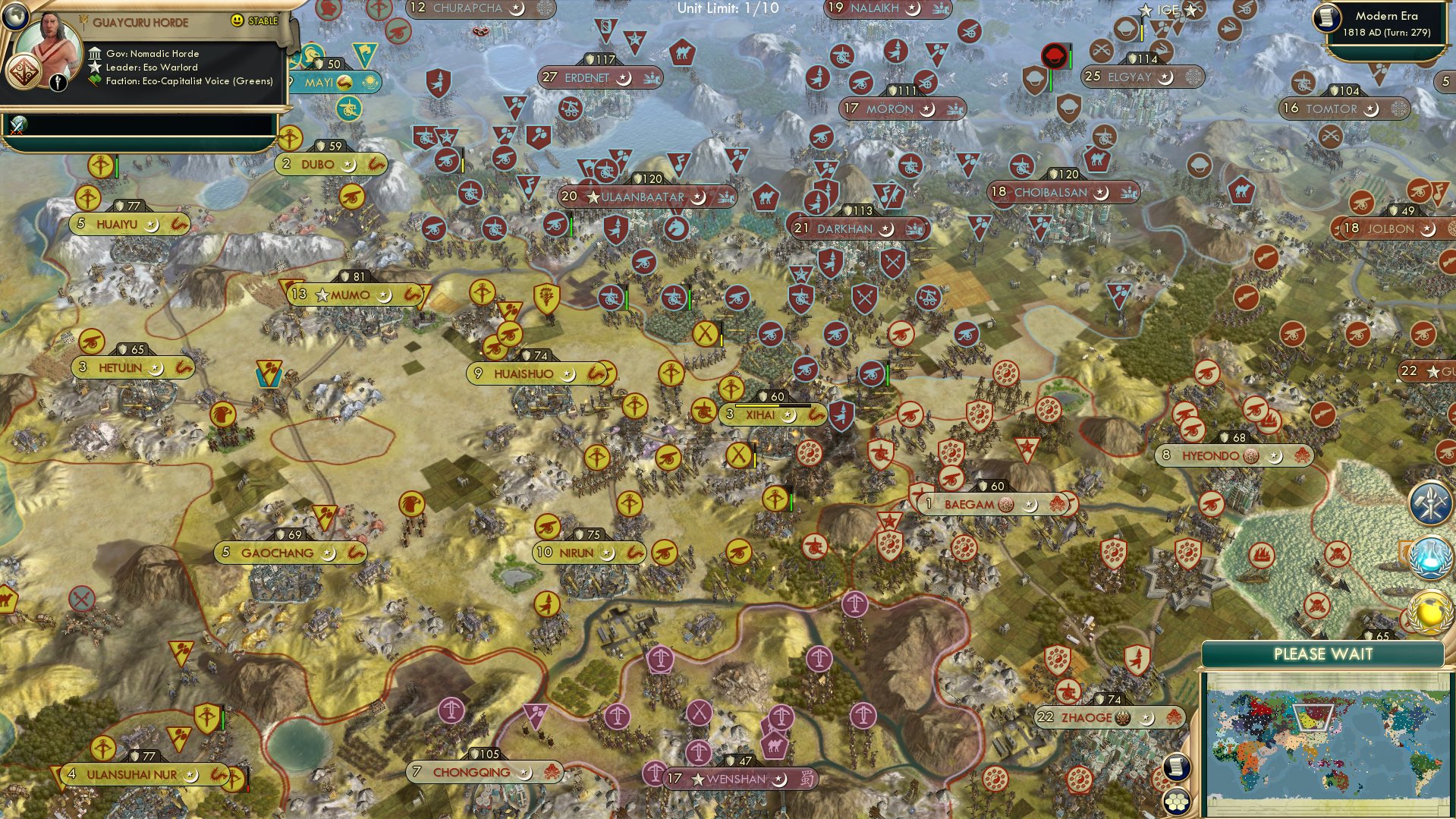Click the STABLE happiness smiley face

237,20
